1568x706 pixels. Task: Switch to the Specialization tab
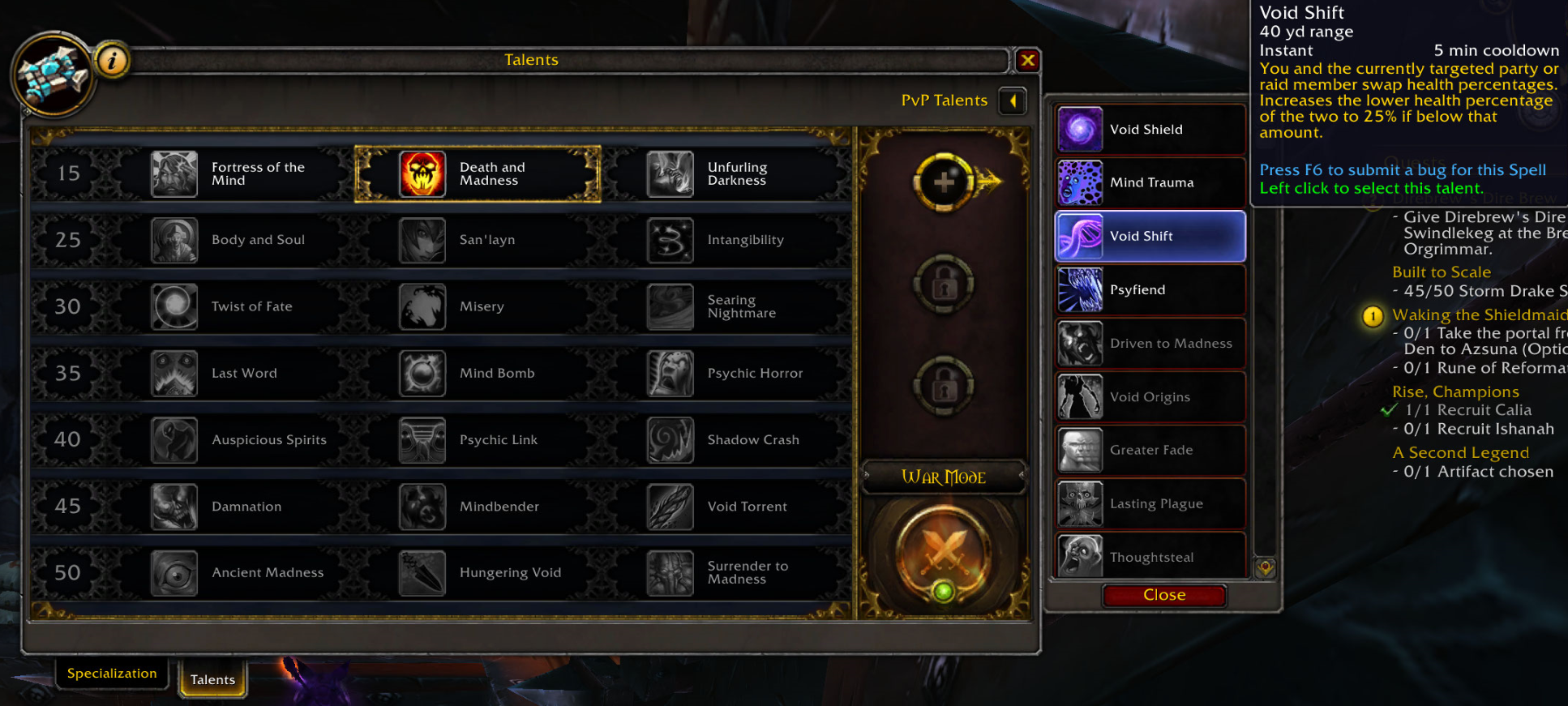[112, 674]
